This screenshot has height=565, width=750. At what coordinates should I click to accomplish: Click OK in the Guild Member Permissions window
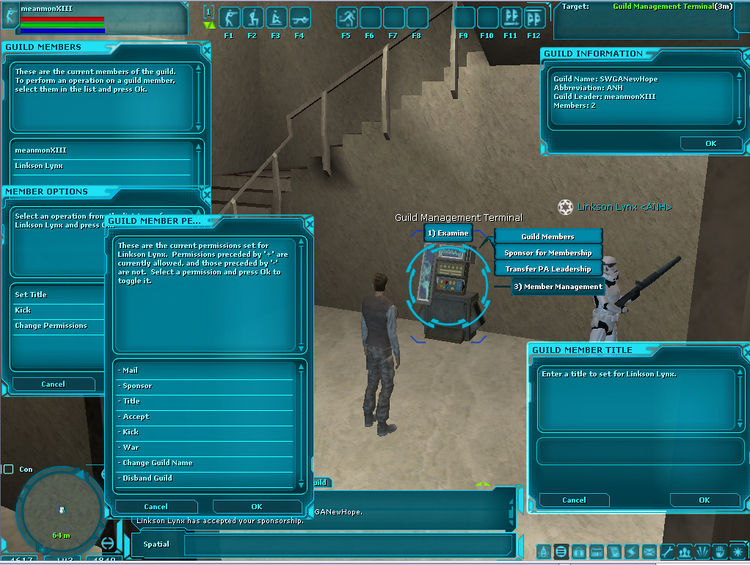click(256, 507)
